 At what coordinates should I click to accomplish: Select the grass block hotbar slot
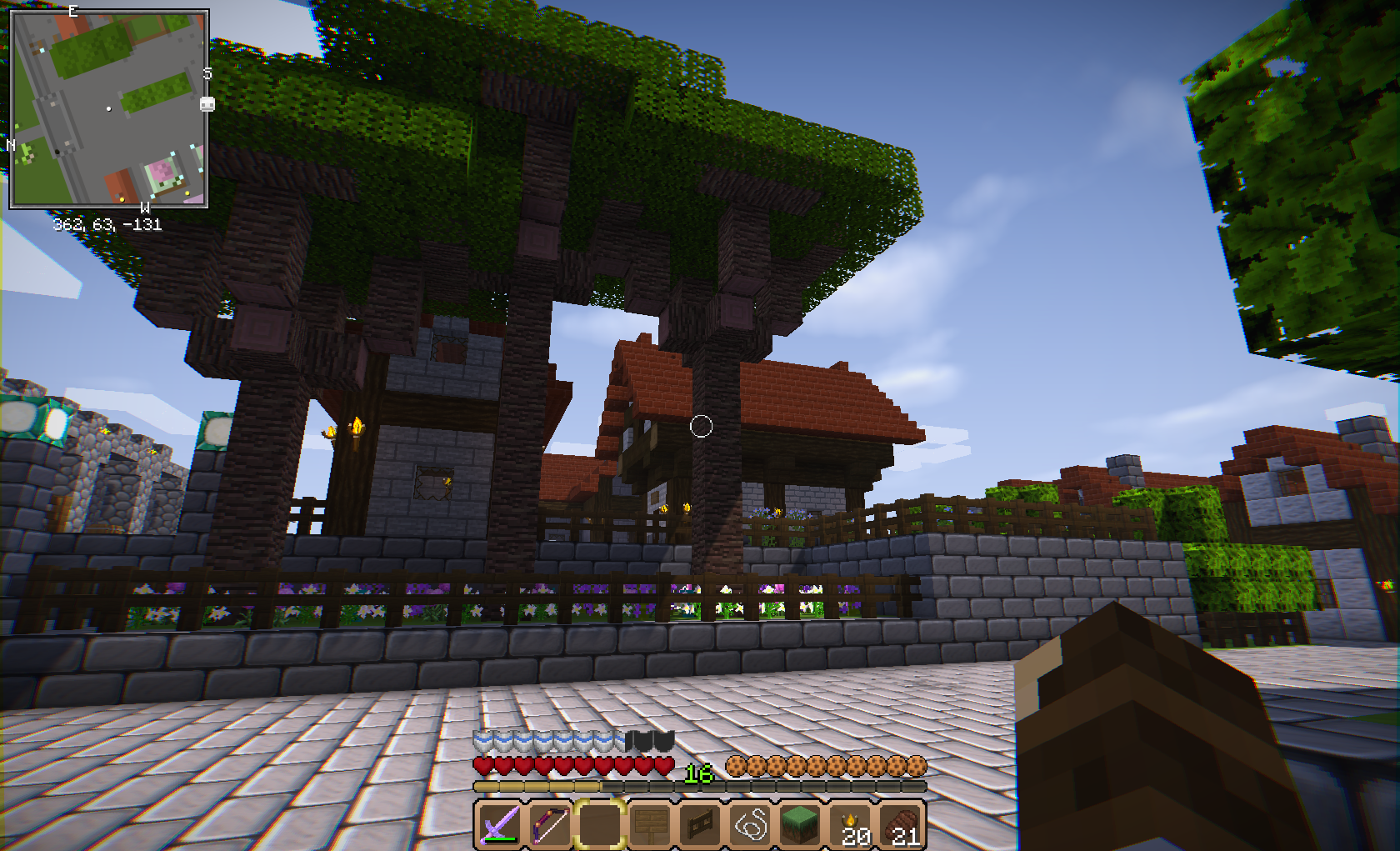point(801,824)
